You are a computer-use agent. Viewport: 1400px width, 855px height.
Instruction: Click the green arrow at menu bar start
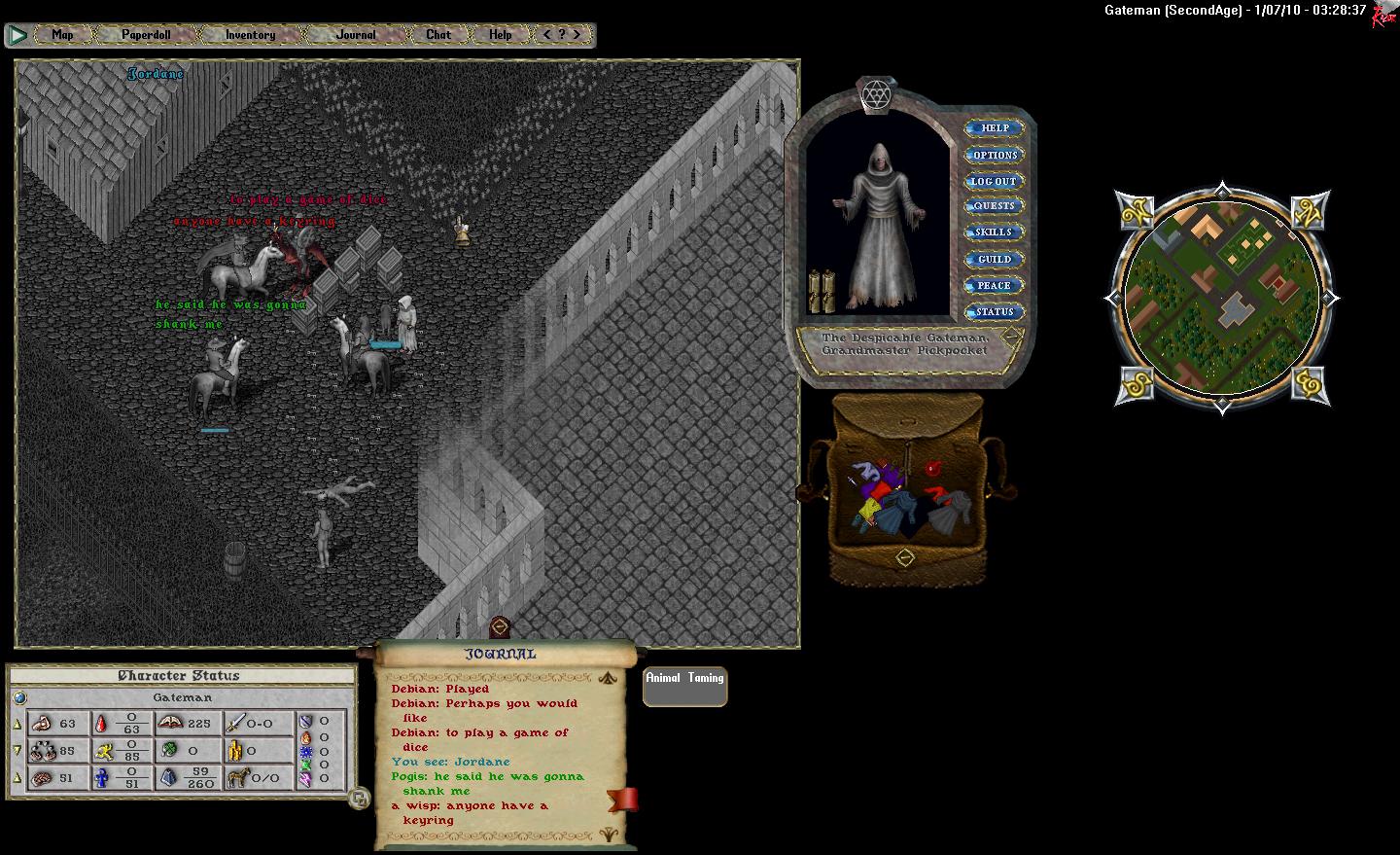17,35
